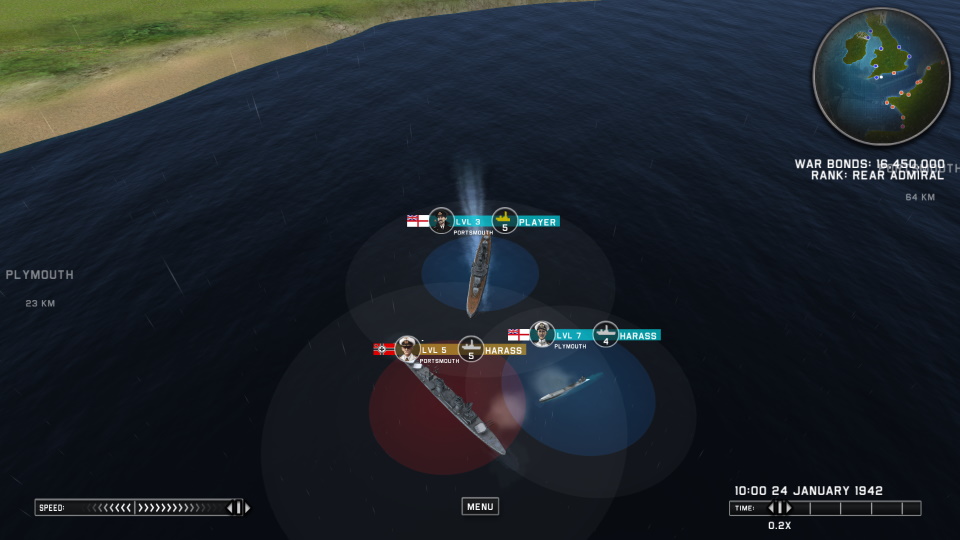Click the LVL 7 Plymouth captain portrait
The height and width of the screenshot is (540, 960).
(x=542, y=333)
